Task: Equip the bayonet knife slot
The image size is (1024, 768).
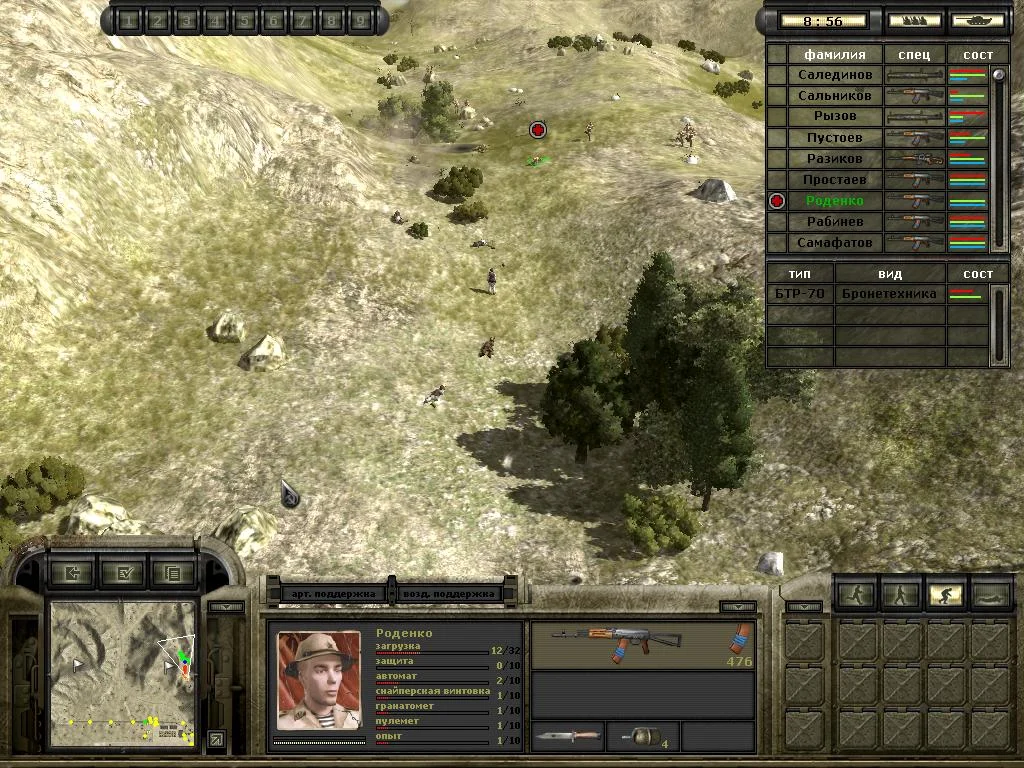Action: pos(567,738)
